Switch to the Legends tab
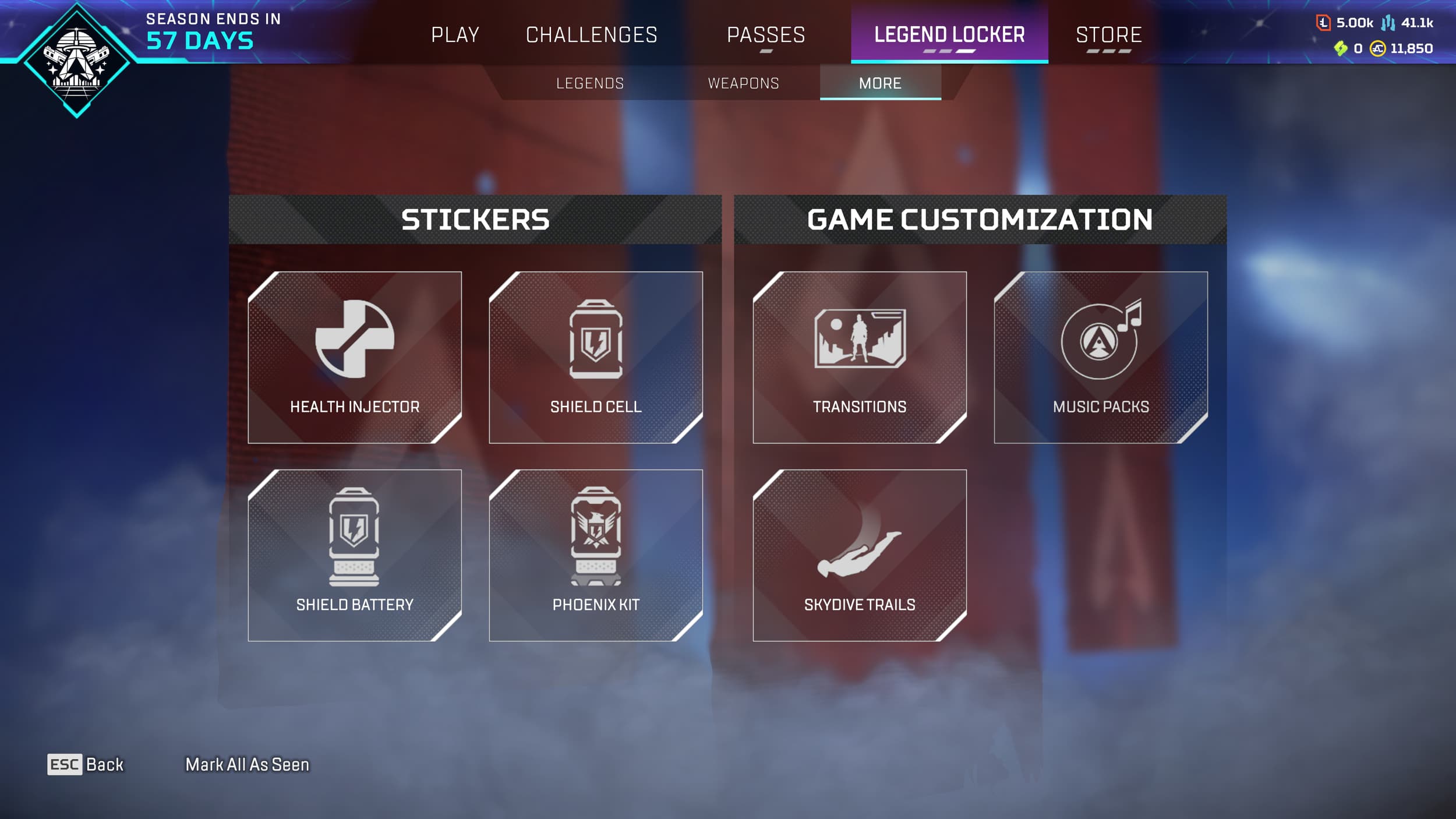1456x819 pixels. (589, 83)
